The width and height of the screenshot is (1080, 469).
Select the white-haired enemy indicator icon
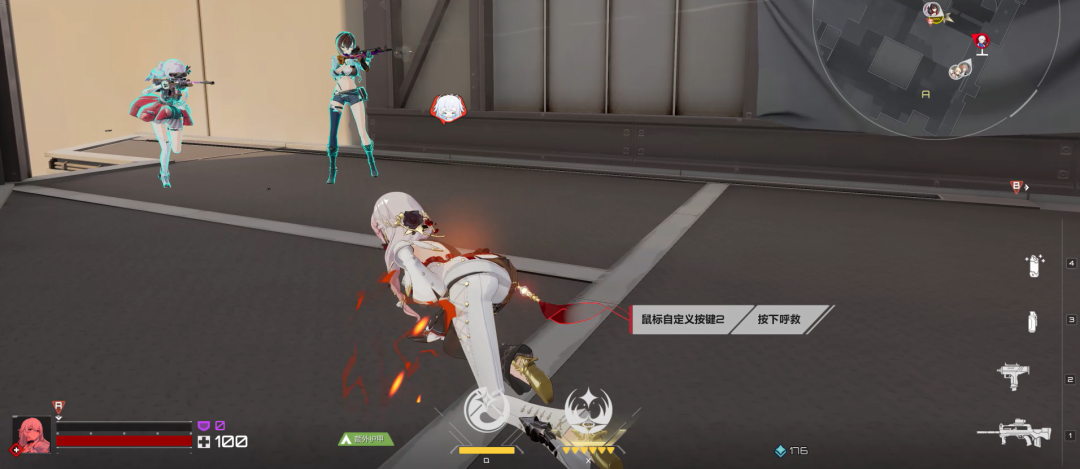point(447,108)
